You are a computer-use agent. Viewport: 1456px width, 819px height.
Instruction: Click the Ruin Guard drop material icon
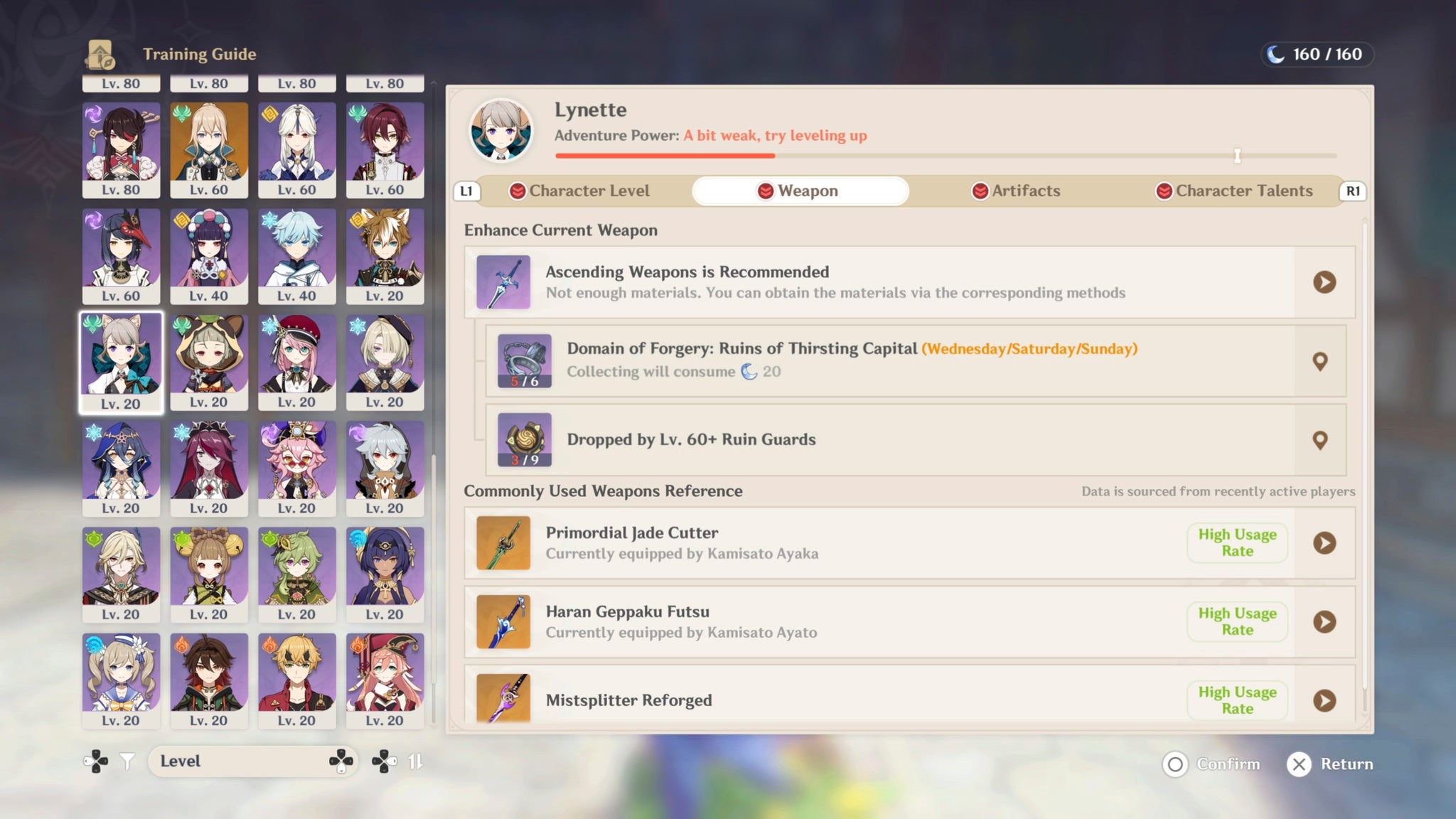click(524, 439)
